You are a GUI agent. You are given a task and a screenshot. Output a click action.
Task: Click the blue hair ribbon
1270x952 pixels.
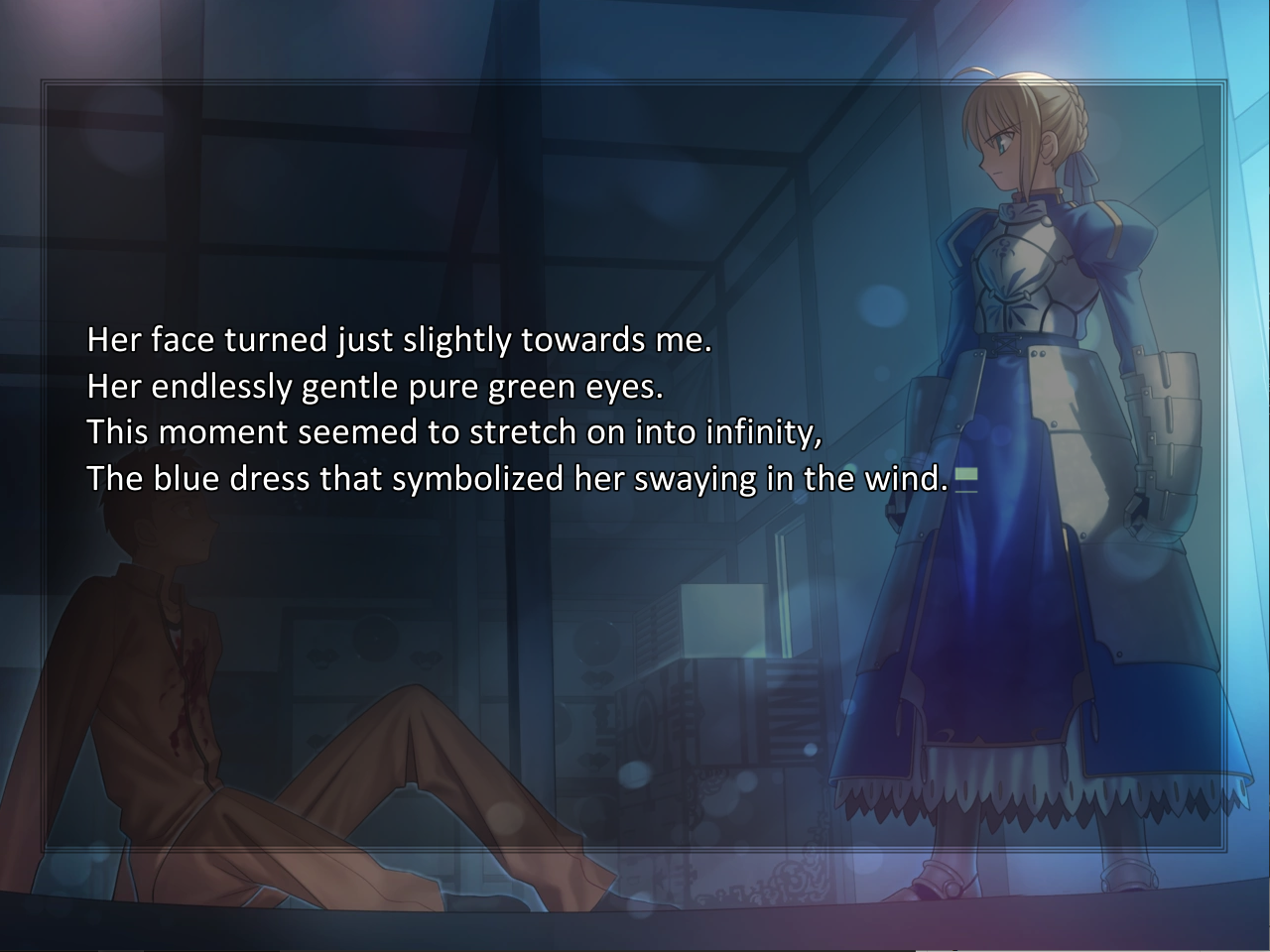click(x=1081, y=169)
